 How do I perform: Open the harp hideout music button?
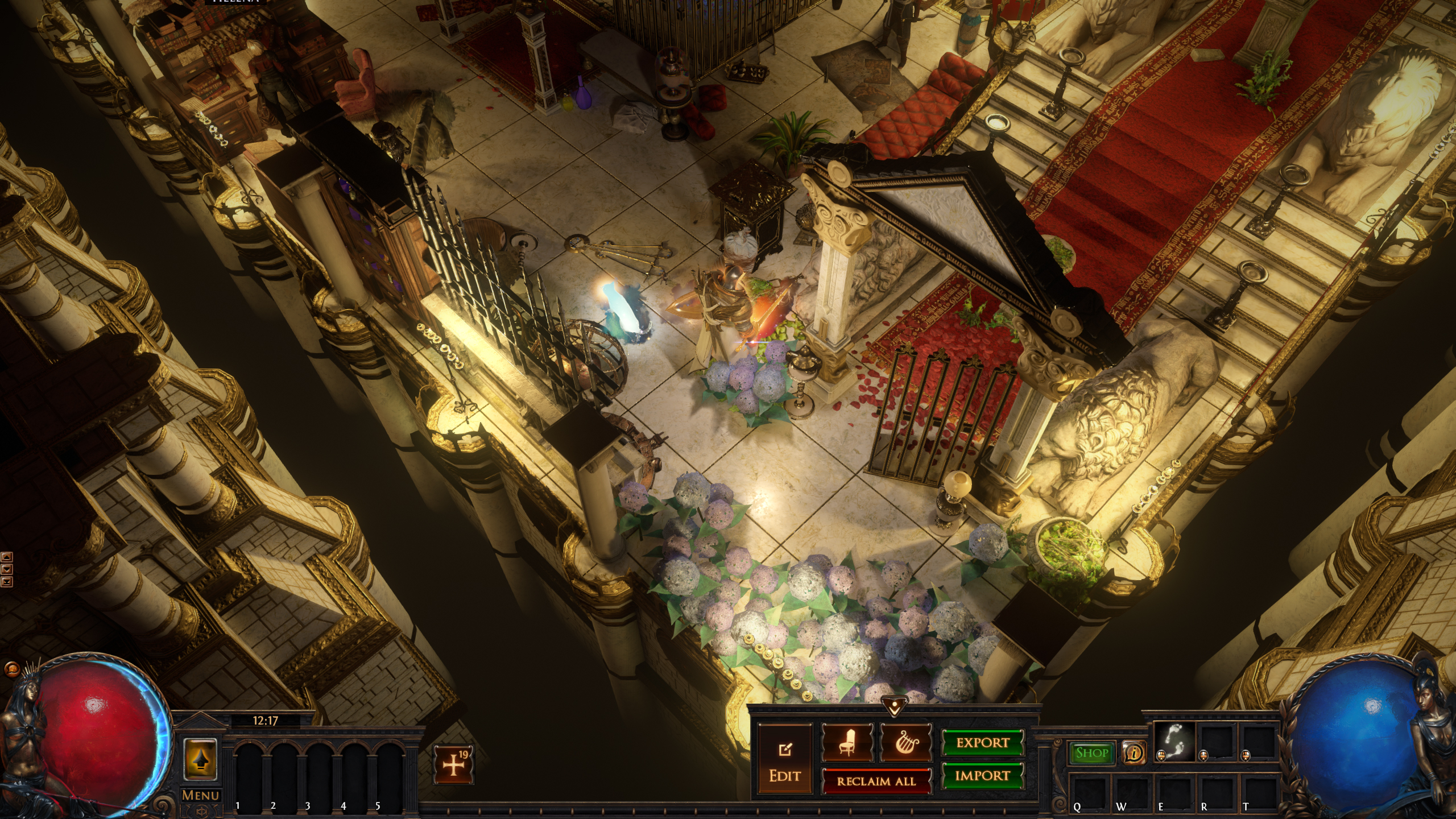(x=905, y=743)
